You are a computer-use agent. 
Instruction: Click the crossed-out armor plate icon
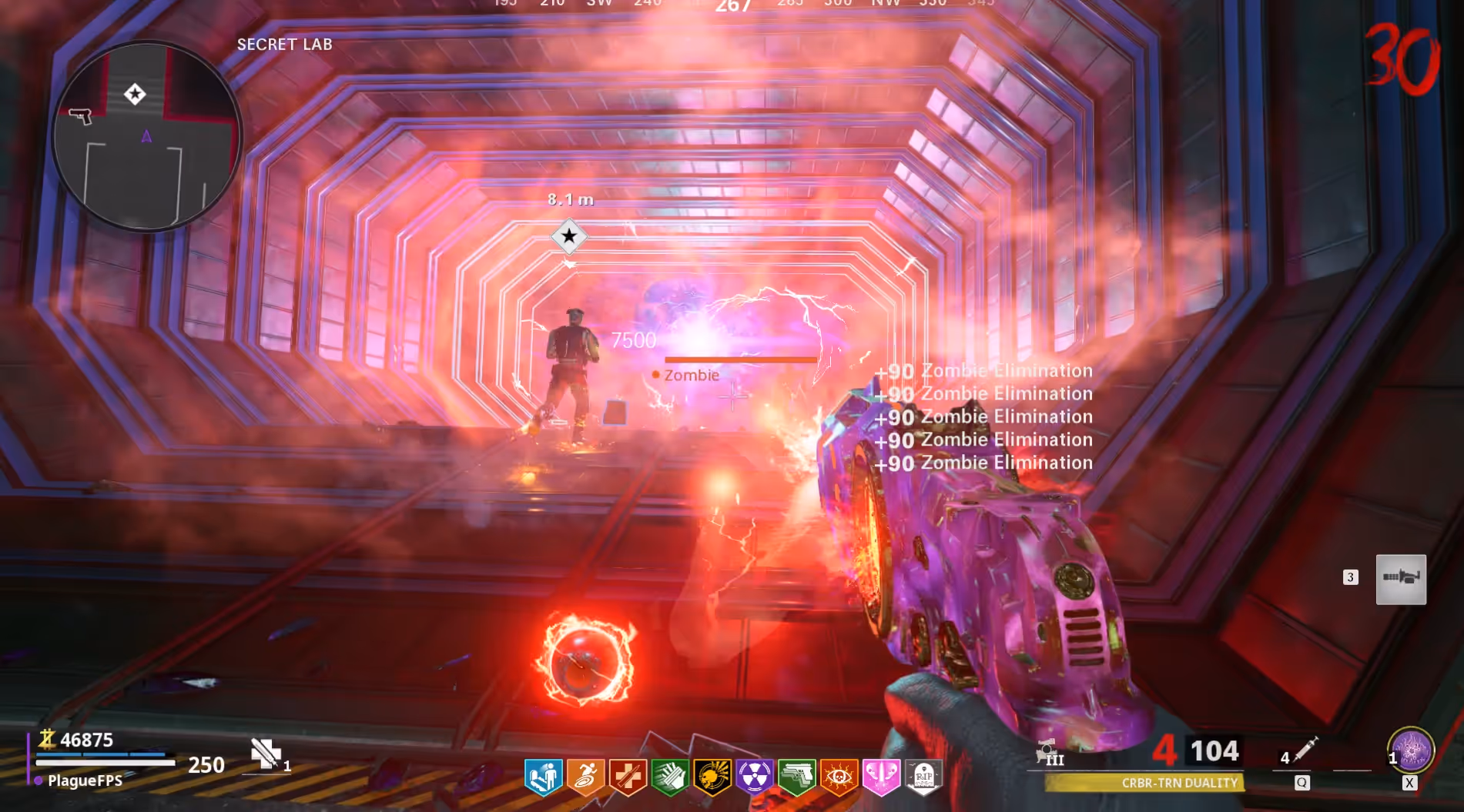266,754
